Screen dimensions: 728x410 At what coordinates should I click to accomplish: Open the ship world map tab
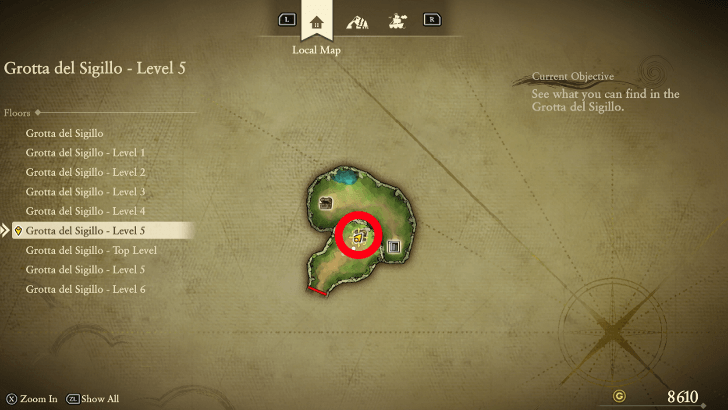point(397,20)
